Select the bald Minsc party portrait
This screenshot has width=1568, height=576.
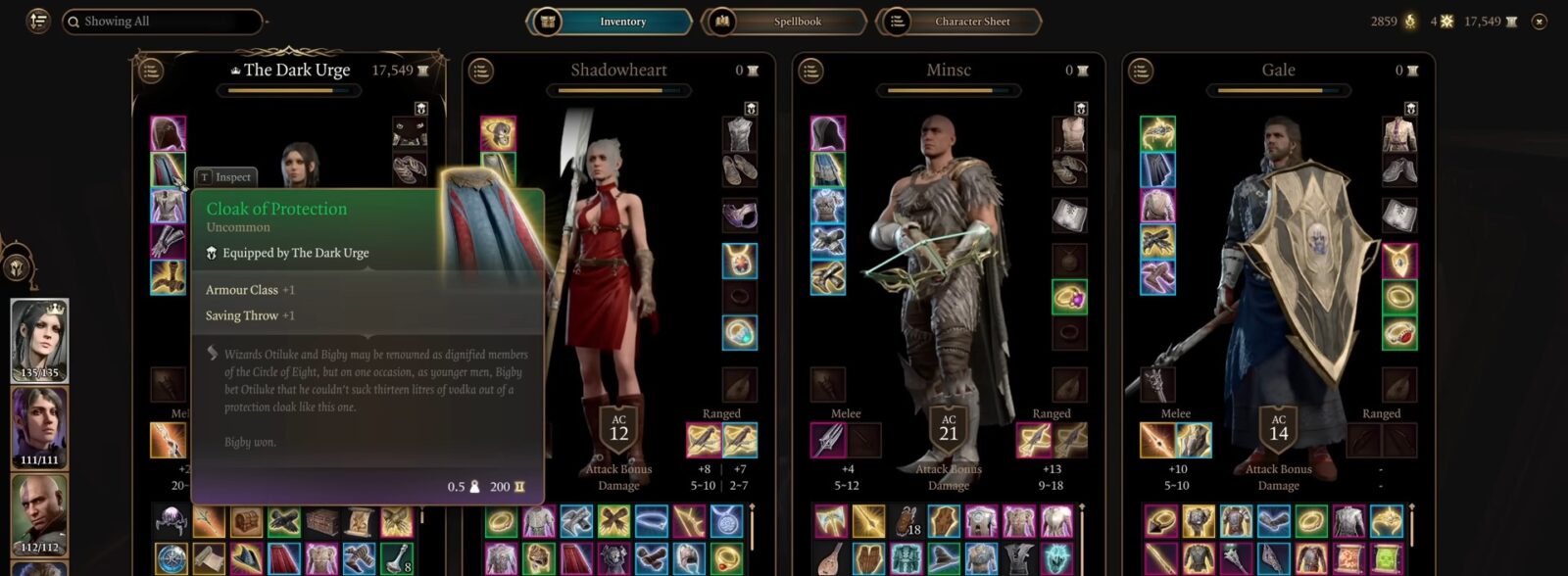39,514
